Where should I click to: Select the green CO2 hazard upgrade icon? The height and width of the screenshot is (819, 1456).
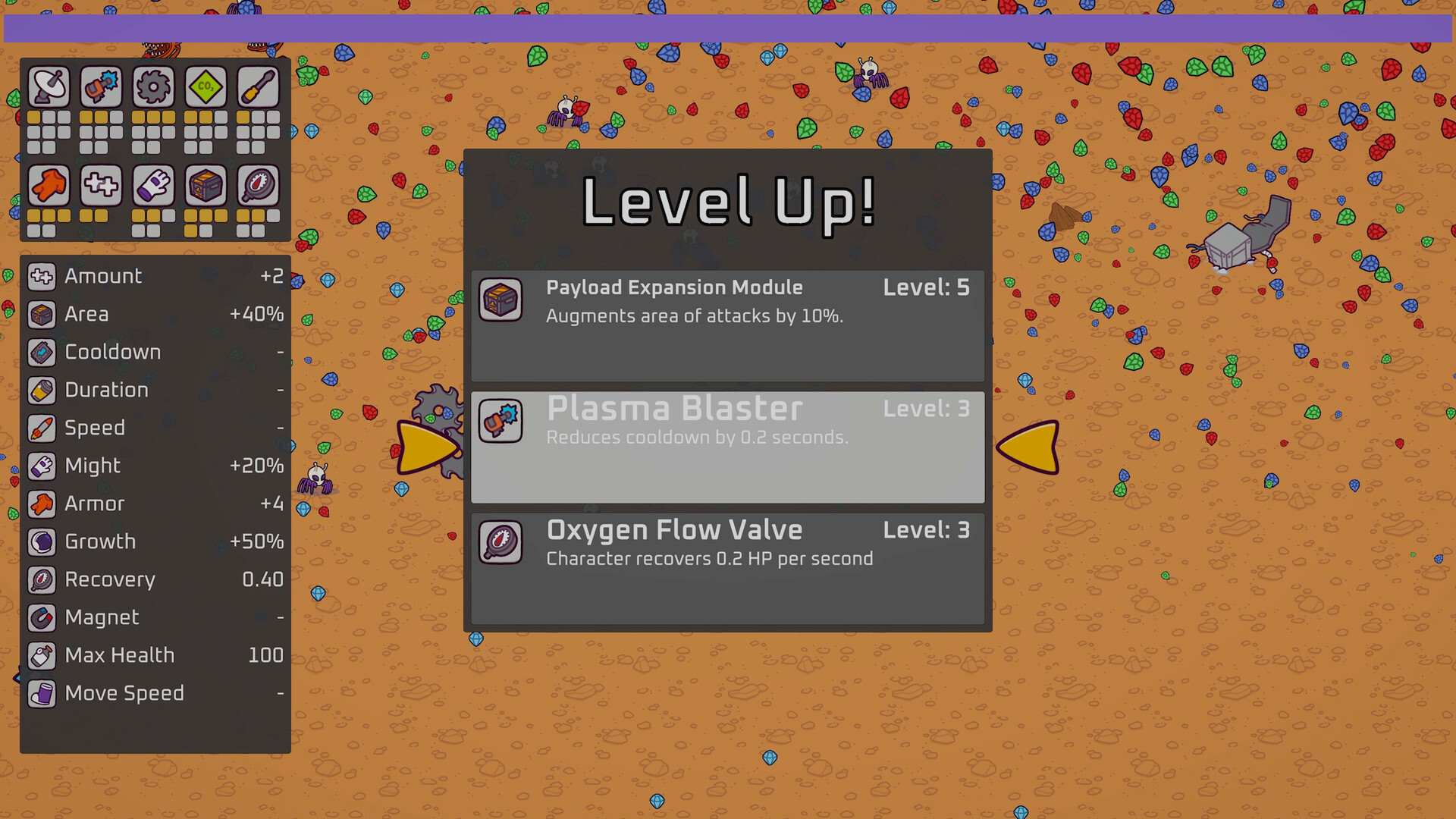[204, 86]
